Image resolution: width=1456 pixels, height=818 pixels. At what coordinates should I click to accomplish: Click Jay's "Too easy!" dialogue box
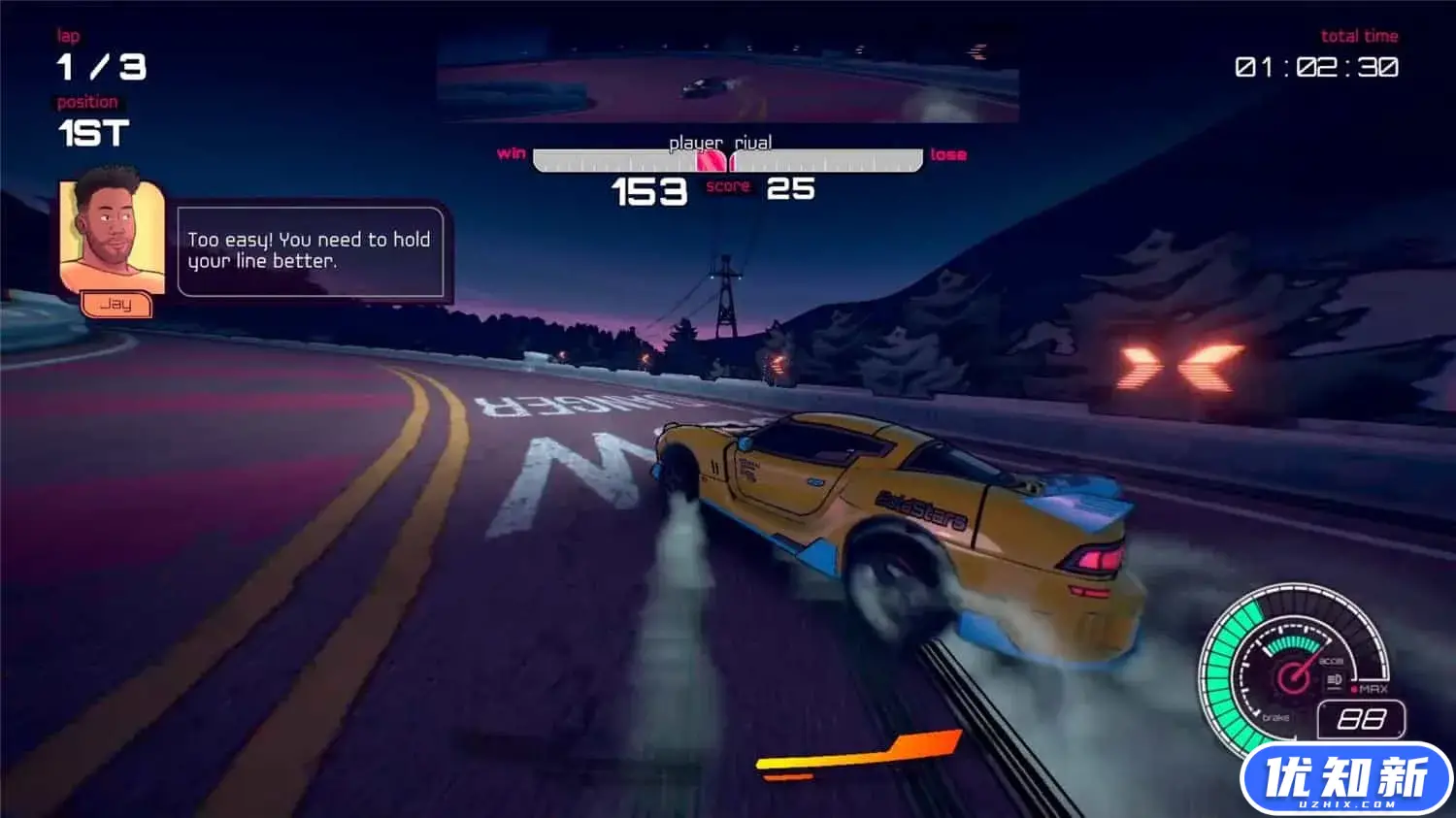point(311,250)
